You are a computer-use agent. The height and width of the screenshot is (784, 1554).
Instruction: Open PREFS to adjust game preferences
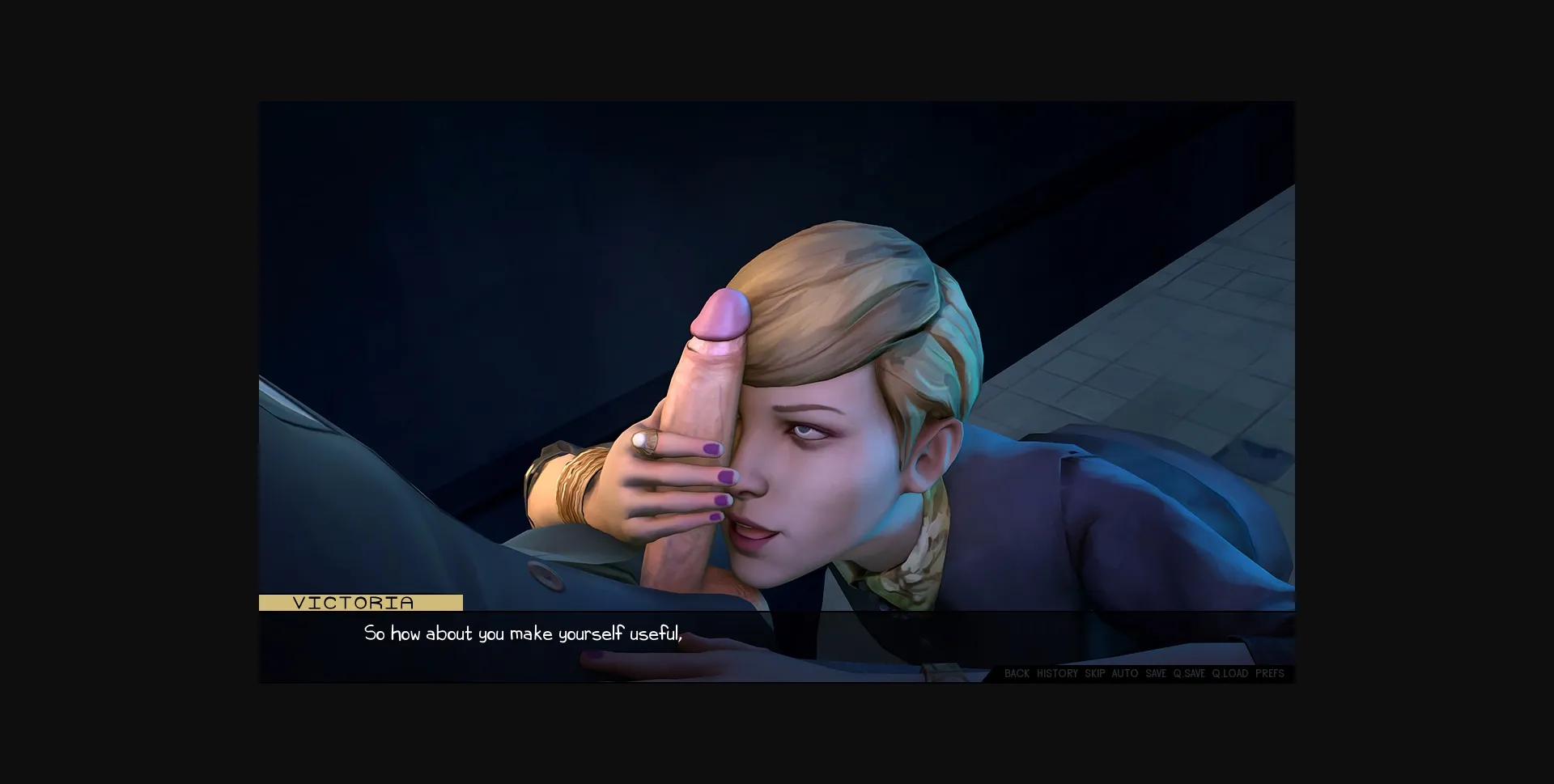(1272, 673)
